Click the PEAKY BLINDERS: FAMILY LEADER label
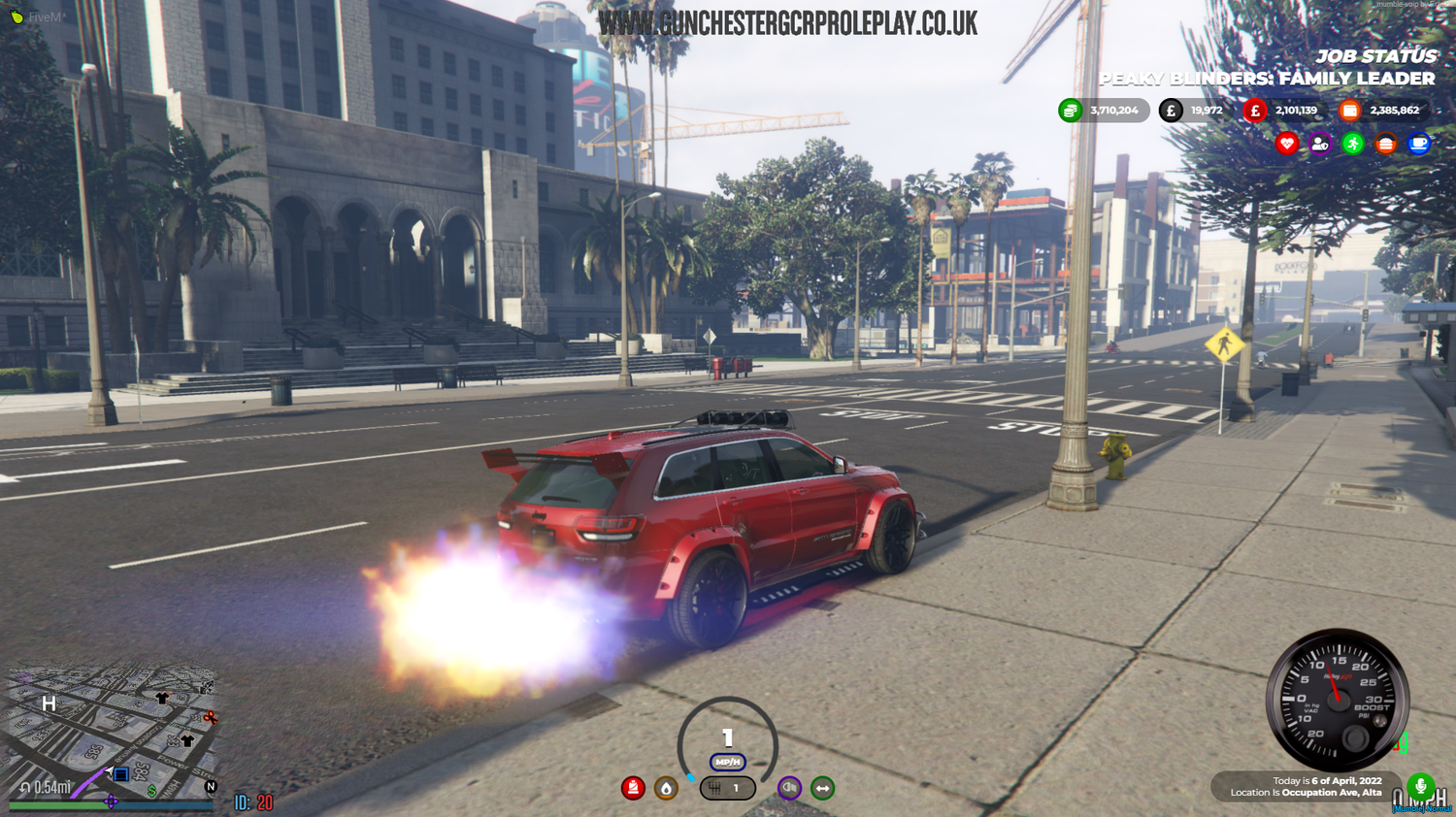The height and width of the screenshot is (817, 1456). [1265, 78]
